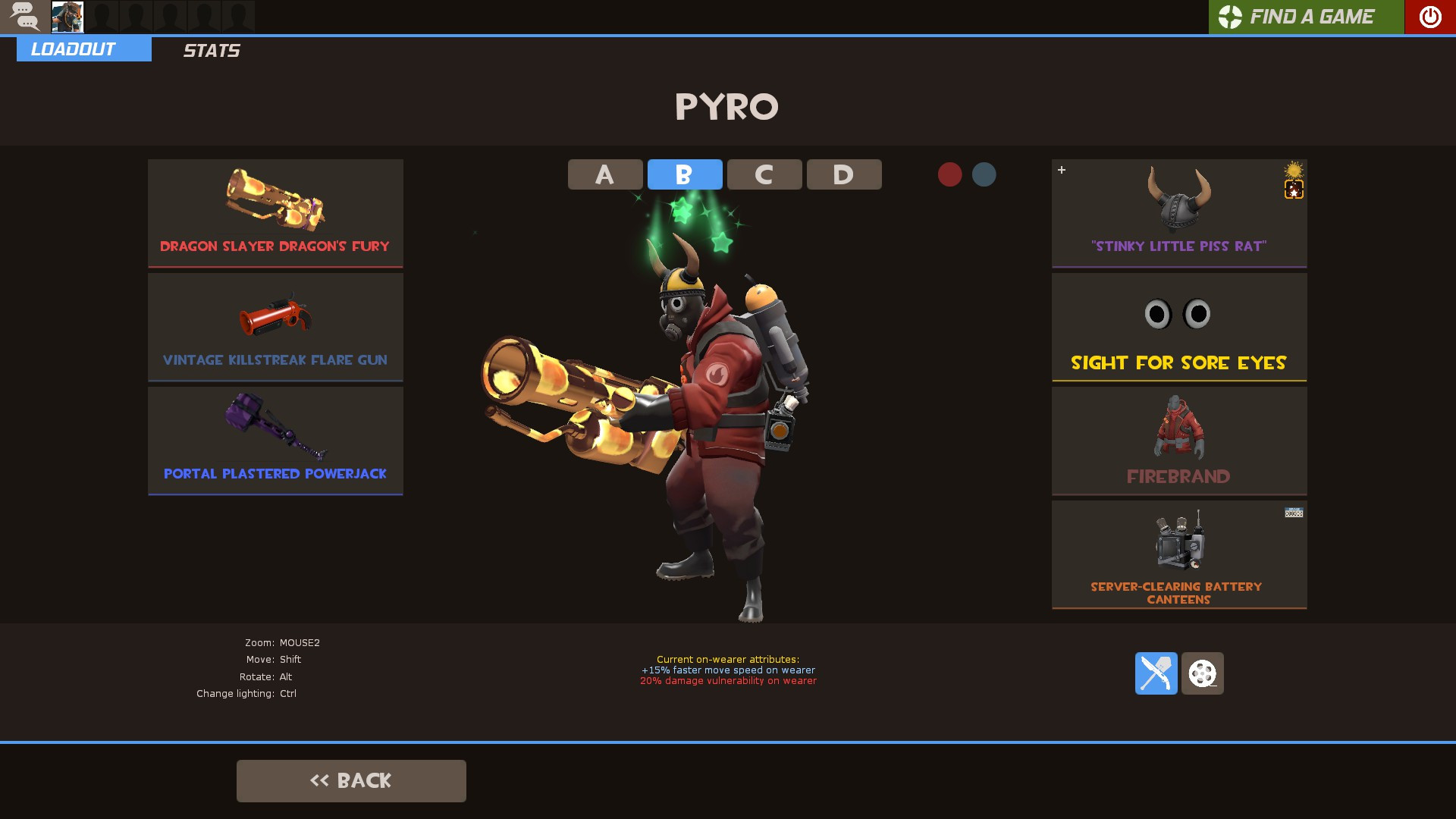Open the taunts panel via film reel icon

pyautogui.click(x=1203, y=673)
